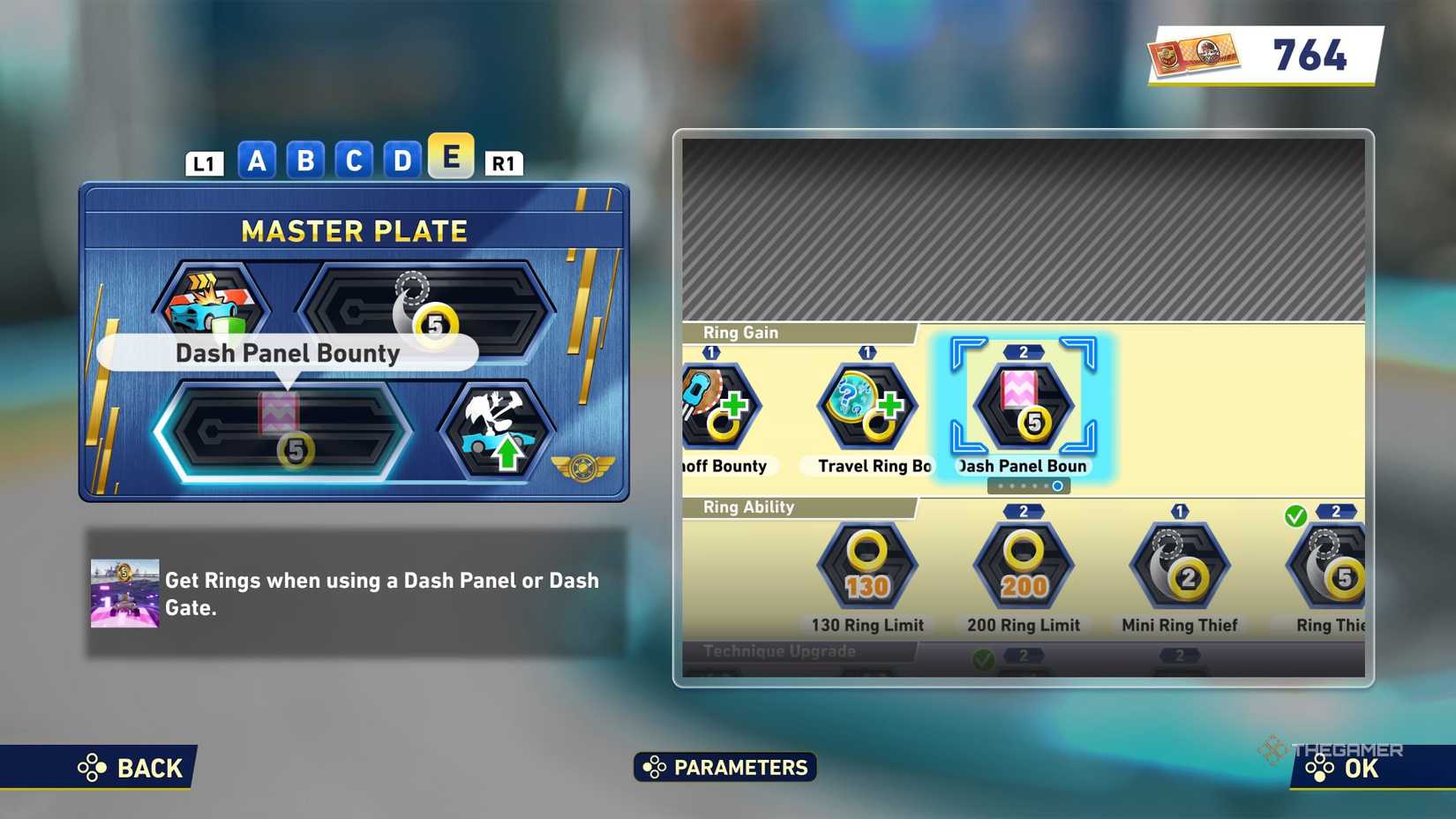The image size is (1456, 819).
Task: Choose the Travel Ring Bonus gadget
Action: 867,407
